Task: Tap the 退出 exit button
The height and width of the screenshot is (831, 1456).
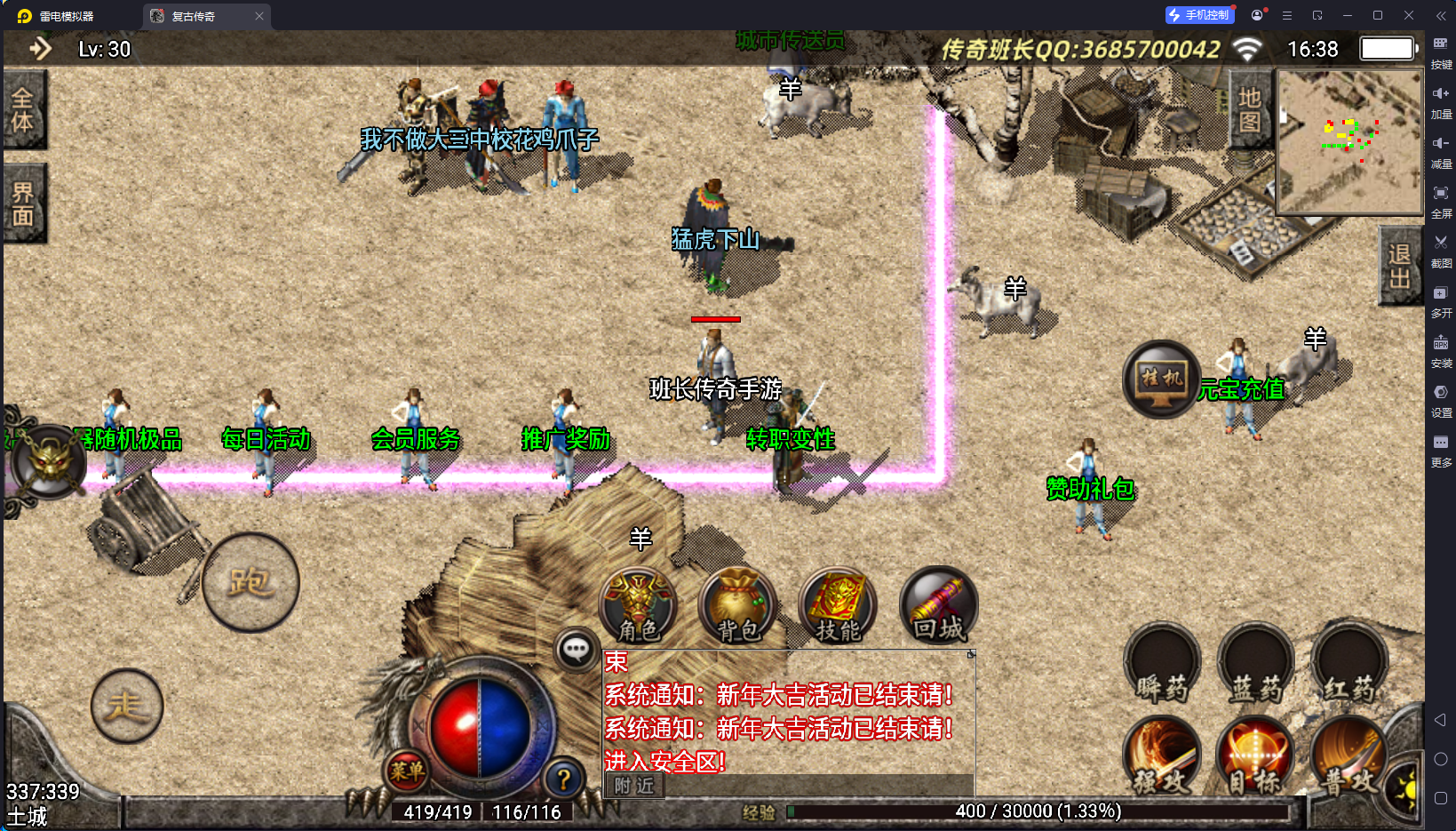Action: (x=1399, y=266)
